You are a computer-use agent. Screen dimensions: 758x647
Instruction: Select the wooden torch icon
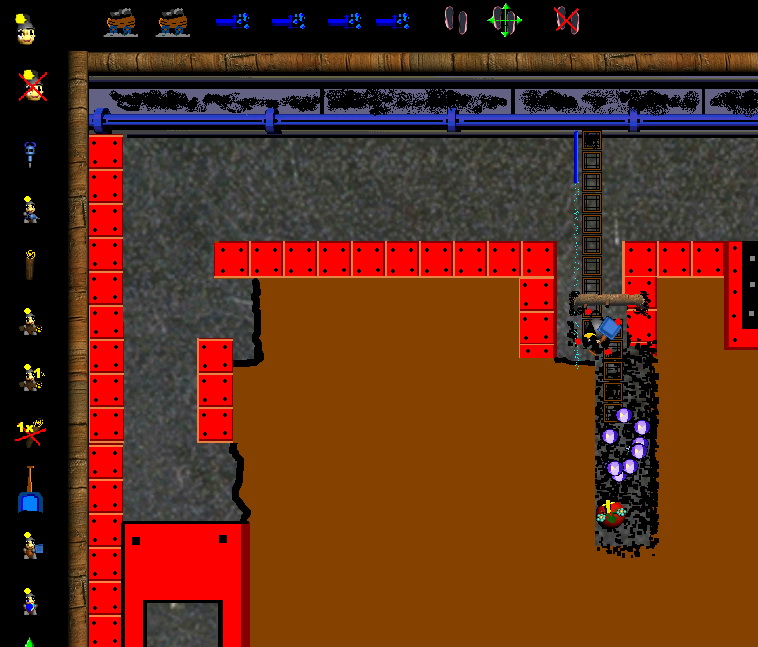click(31, 265)
